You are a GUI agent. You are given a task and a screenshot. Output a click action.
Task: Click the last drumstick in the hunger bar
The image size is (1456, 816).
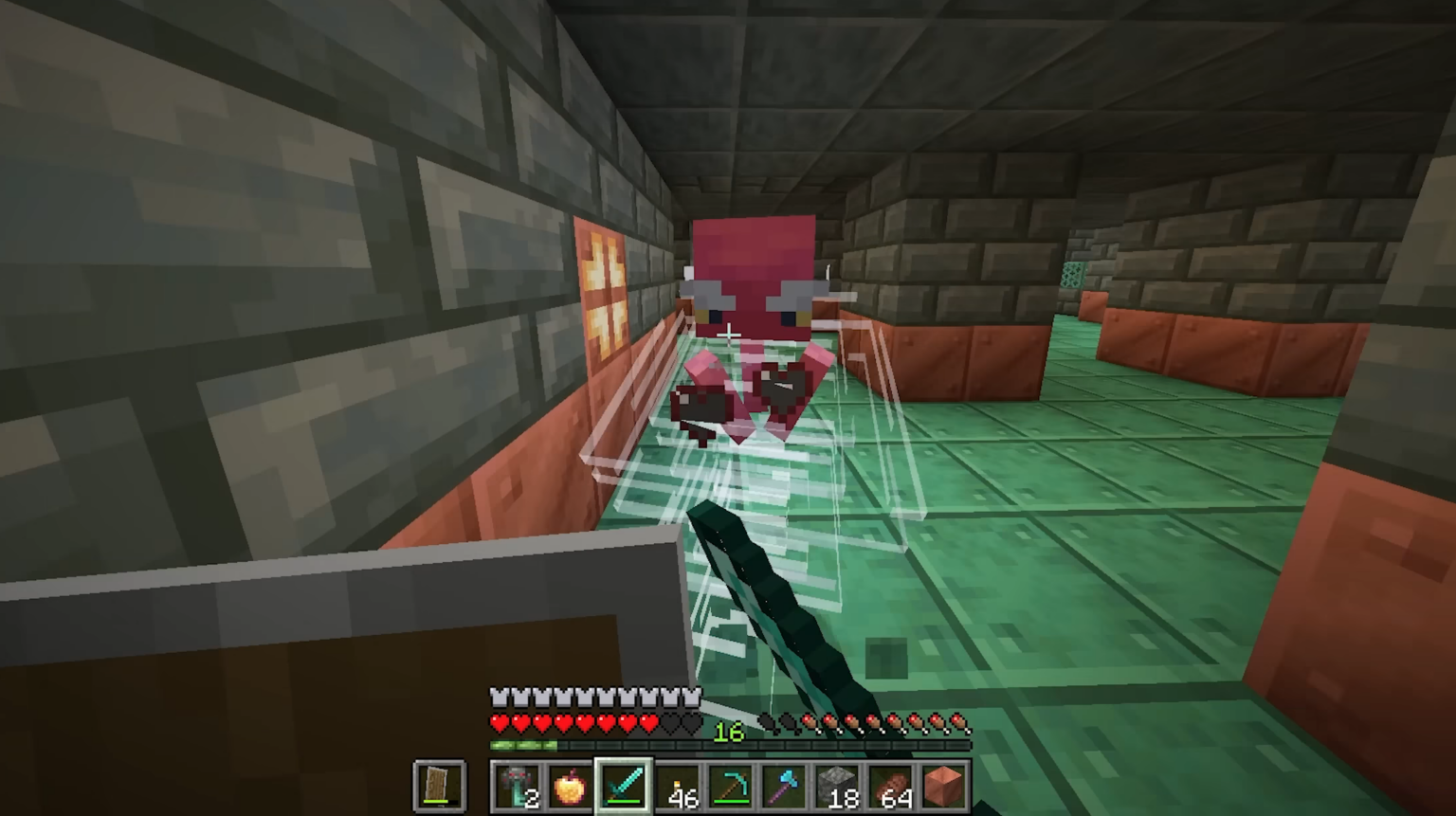[960, 723]
